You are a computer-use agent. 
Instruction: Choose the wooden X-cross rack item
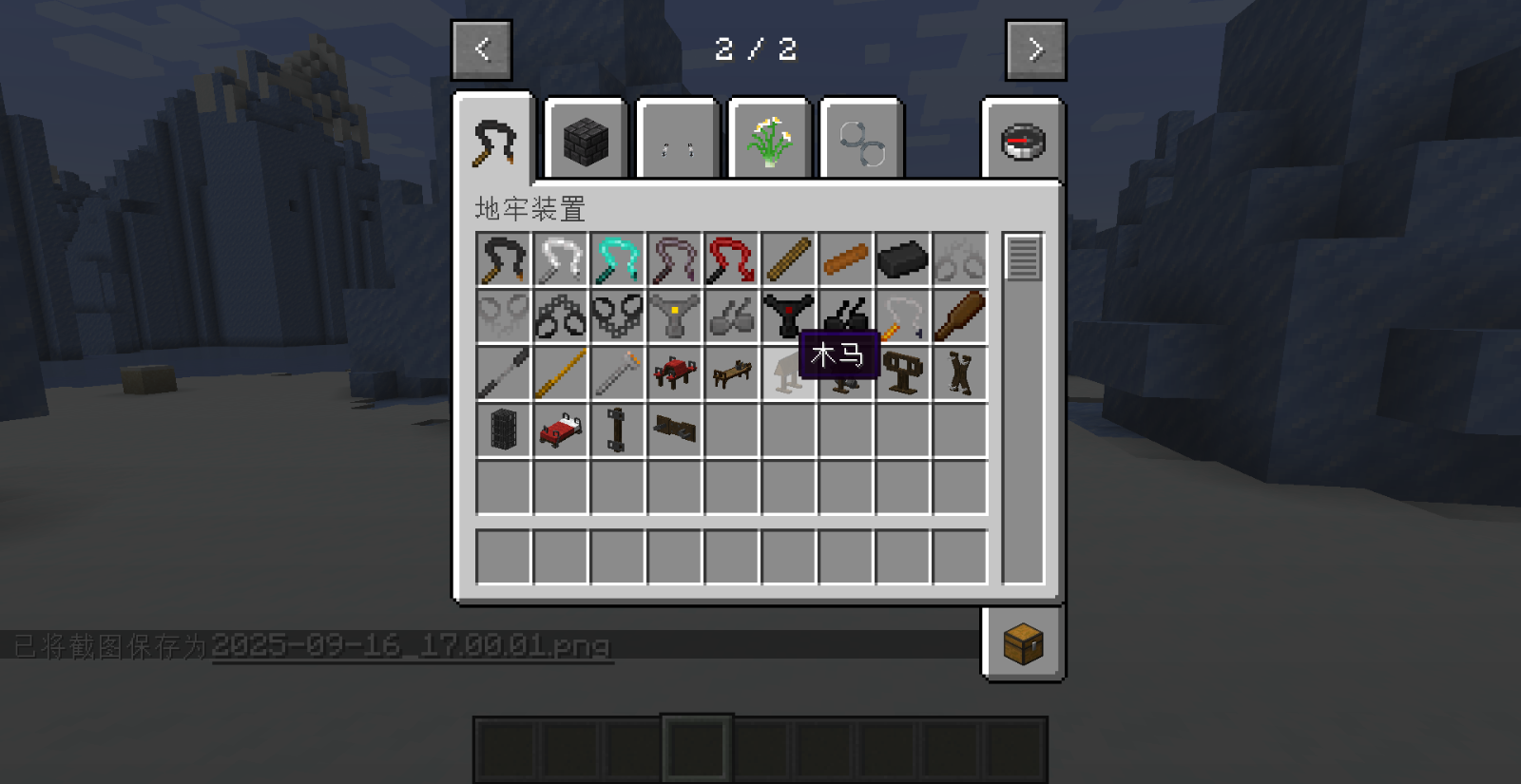(959, 373)
